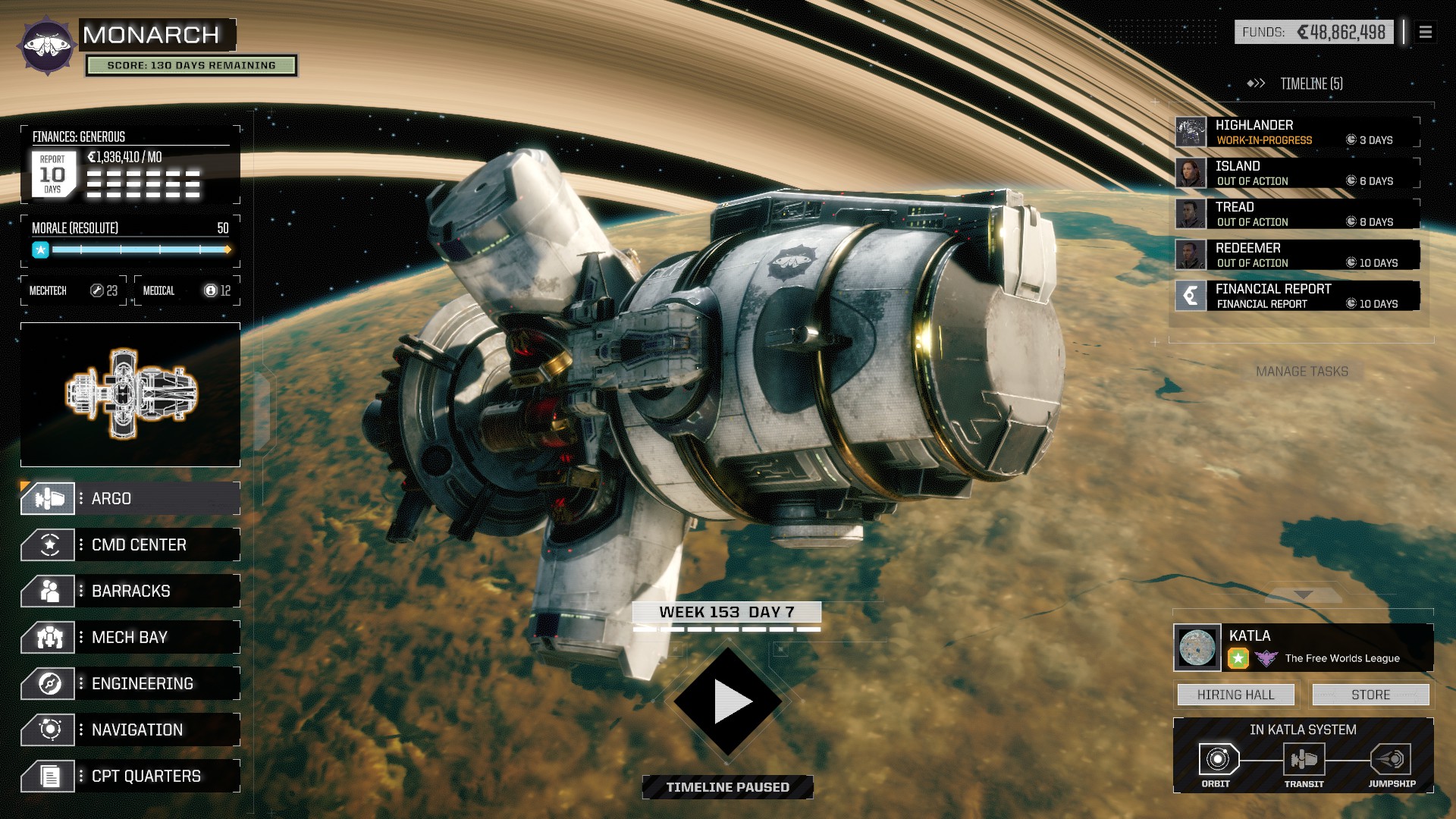This screenshot has height=819, width=1456.
Task: Open the Navigation screen
Action: (x=130, y=730)
